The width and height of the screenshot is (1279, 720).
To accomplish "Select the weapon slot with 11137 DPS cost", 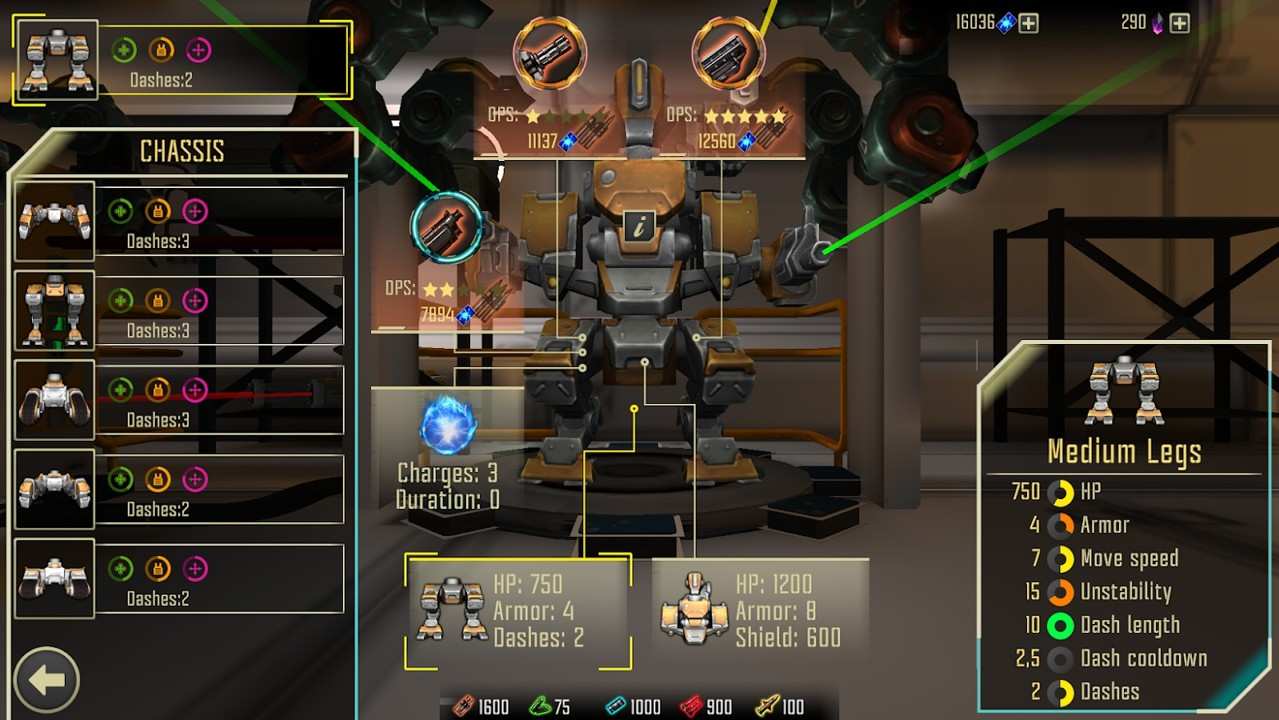I will (550, 53).
